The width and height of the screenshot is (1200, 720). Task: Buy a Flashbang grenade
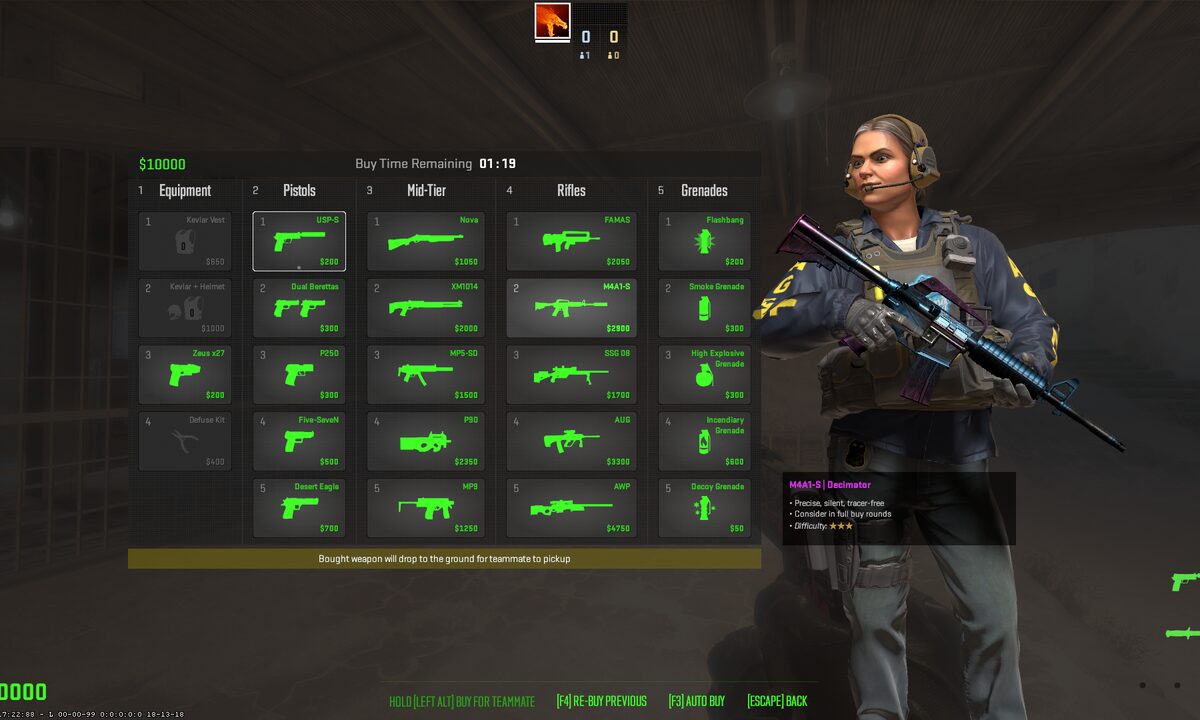tap(704, 241)
